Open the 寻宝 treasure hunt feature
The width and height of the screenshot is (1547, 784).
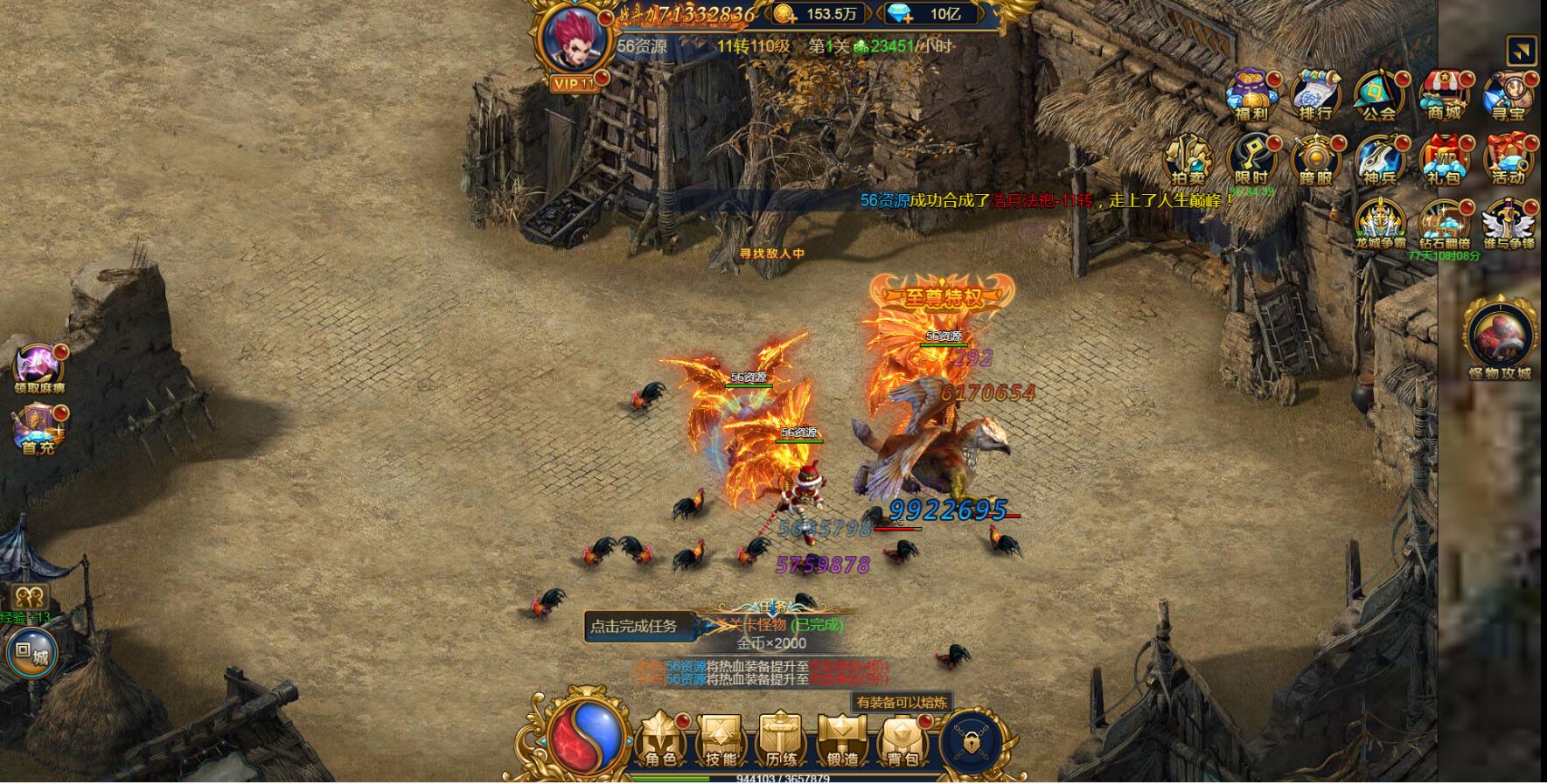(x=1509, y=96)
